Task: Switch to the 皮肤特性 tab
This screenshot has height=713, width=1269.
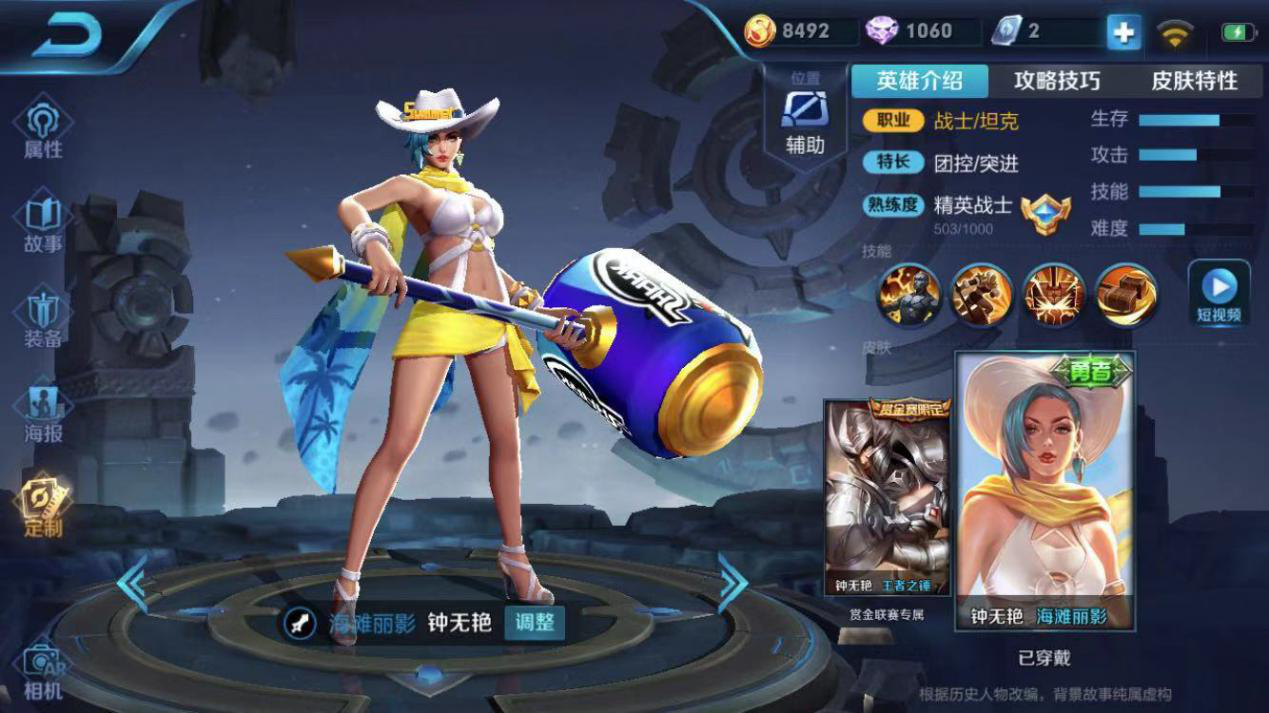Action: pos(1194,81)
